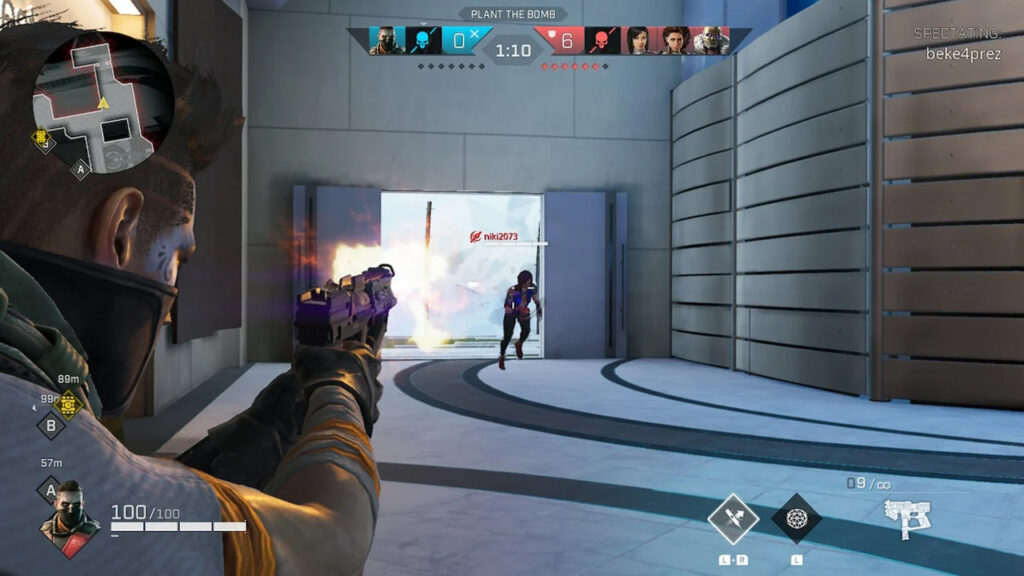Click the blue team's eliminated skull icon
Viewport: 1024px width, 576px height.
[422, 41]
